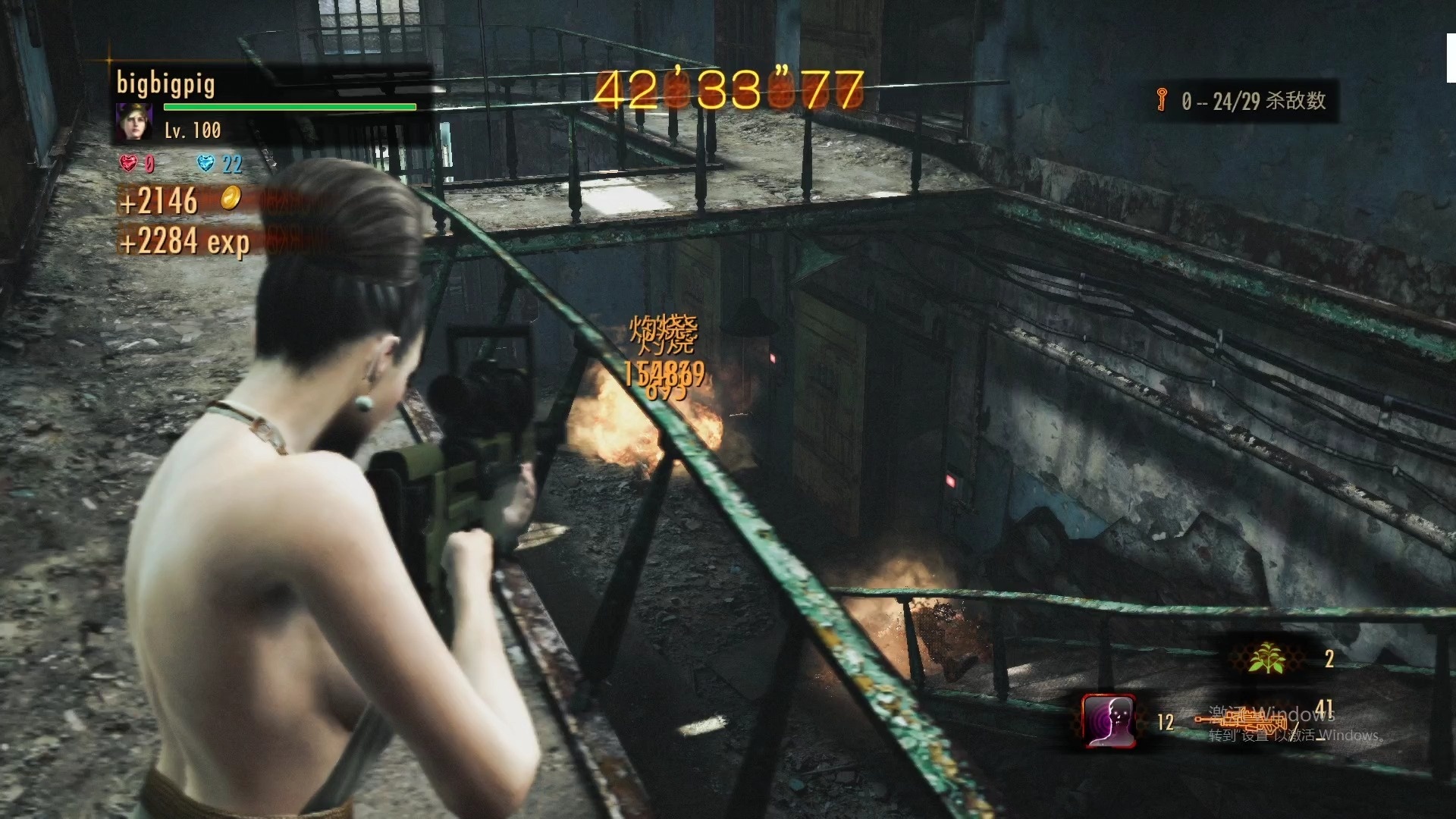Click the blue heart gem icon
Image resolution: width=1456 pixels, height=819 pixels.
tap(206, 163)
